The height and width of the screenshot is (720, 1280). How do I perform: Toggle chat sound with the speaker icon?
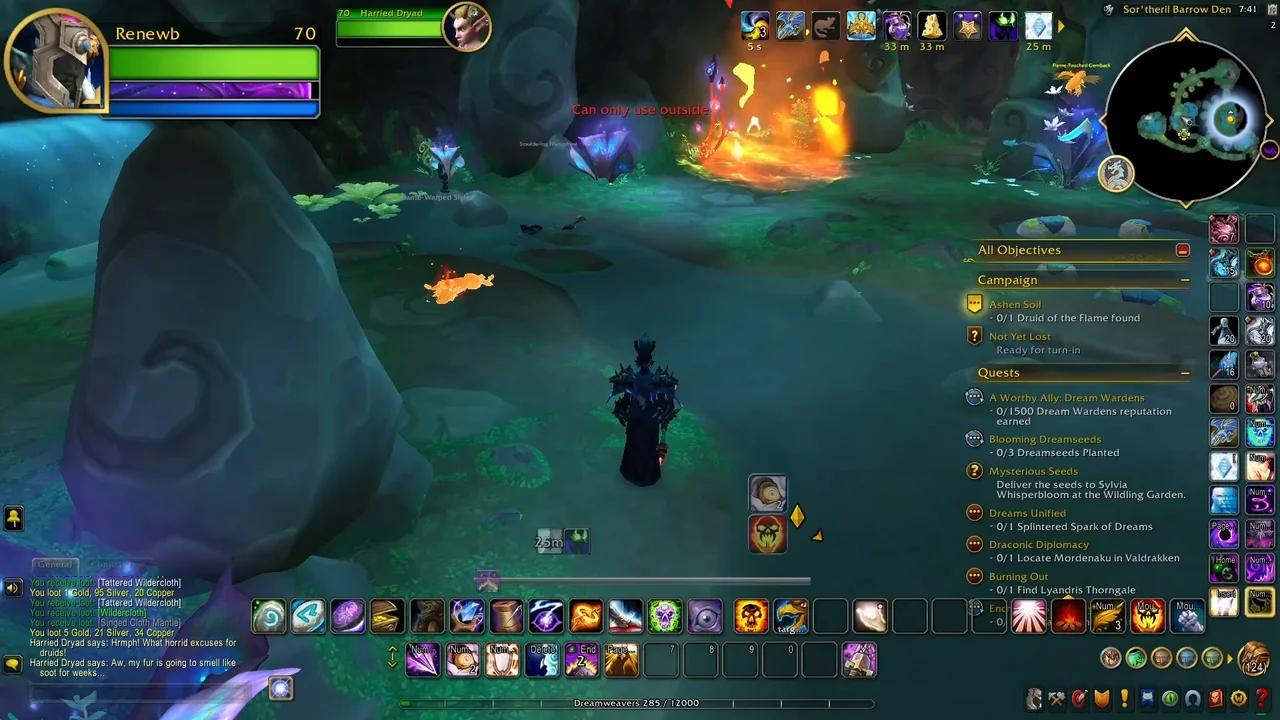(12, 587)
